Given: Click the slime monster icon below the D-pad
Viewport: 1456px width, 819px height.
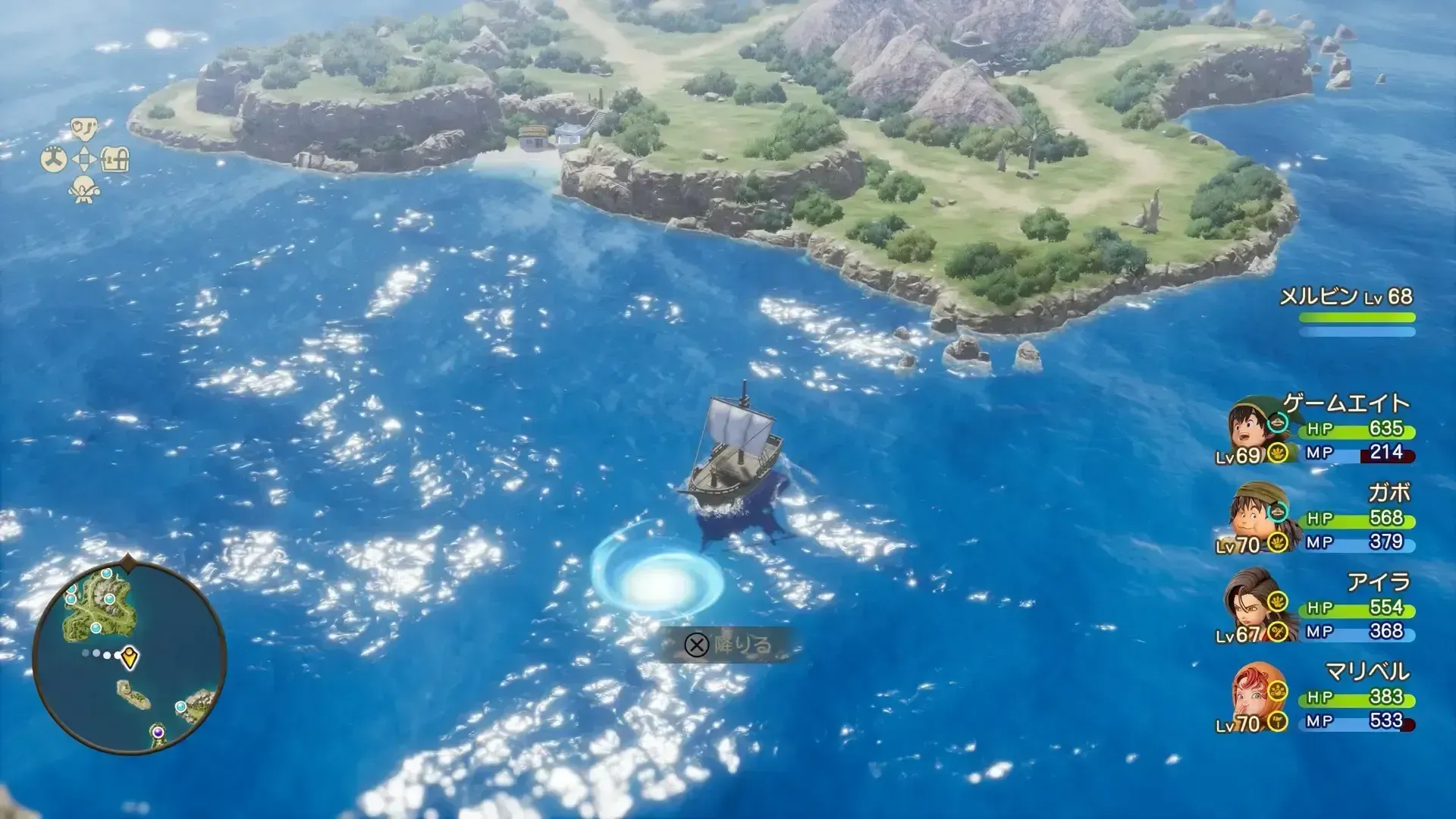Looking at the screenshot, I should [83, 190].
